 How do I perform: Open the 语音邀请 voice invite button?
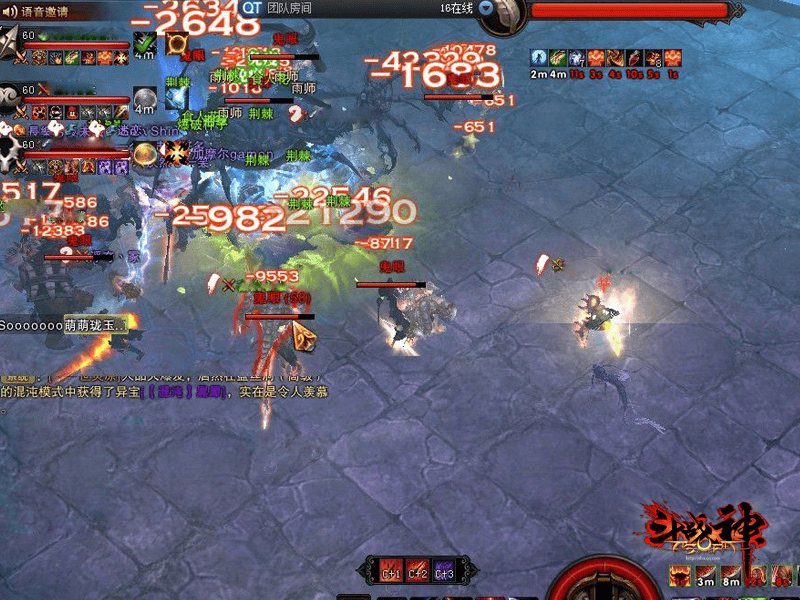(x=42, y=12)
